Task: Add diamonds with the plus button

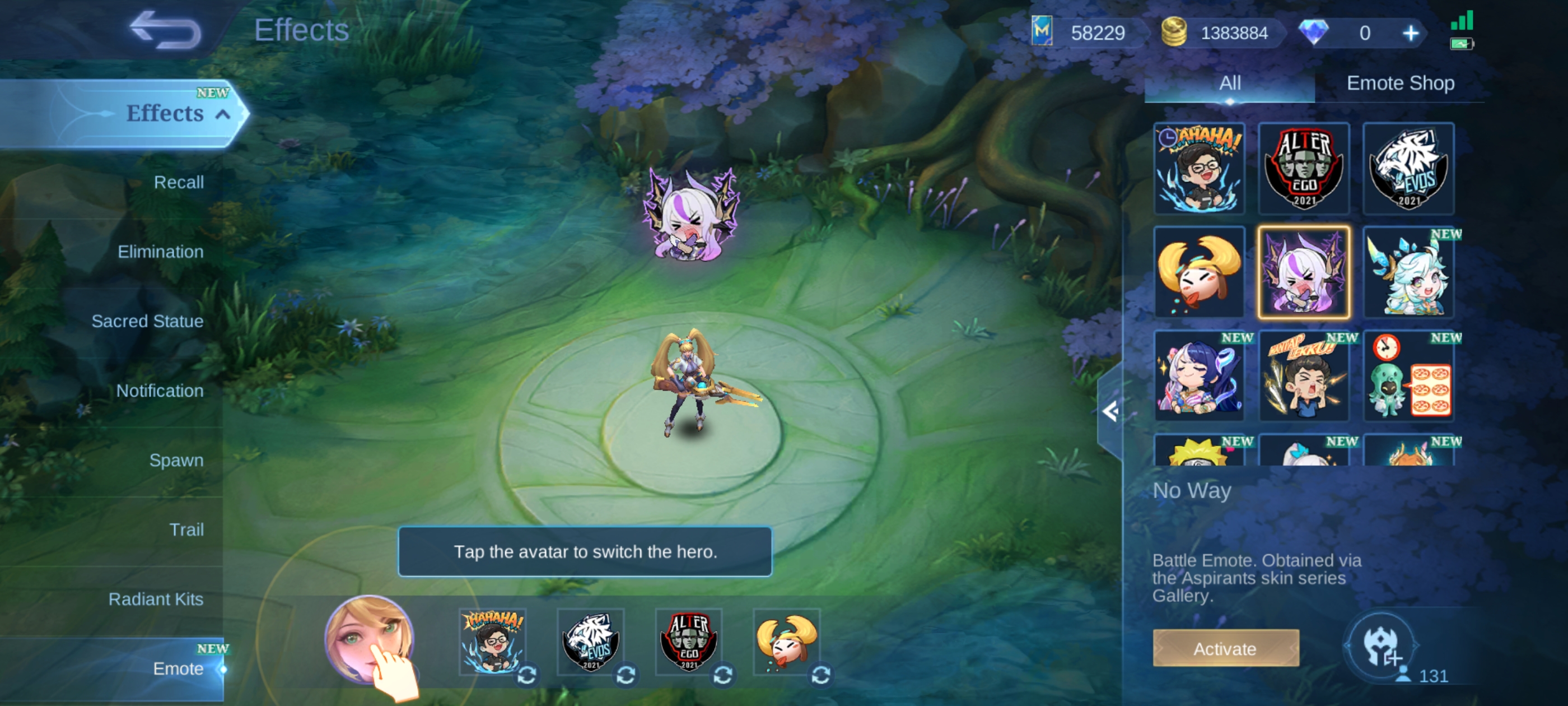Action: tap(1410, 33)
